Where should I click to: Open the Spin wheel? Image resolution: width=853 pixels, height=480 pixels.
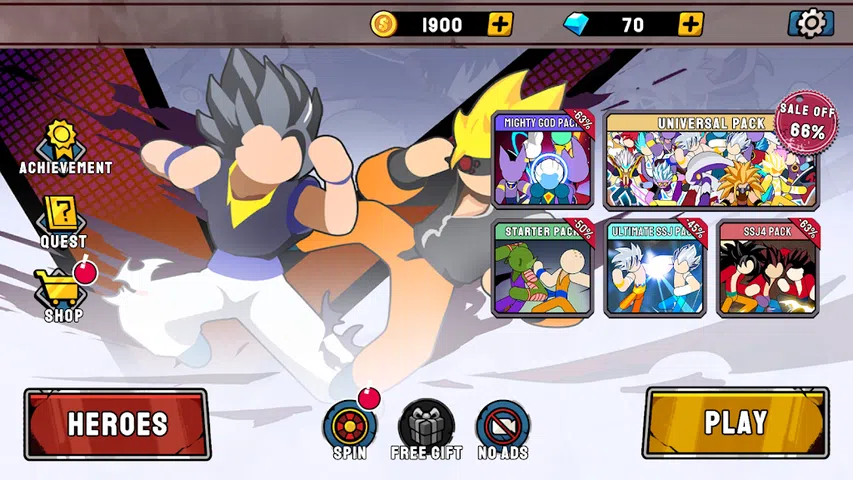(350, 428)
